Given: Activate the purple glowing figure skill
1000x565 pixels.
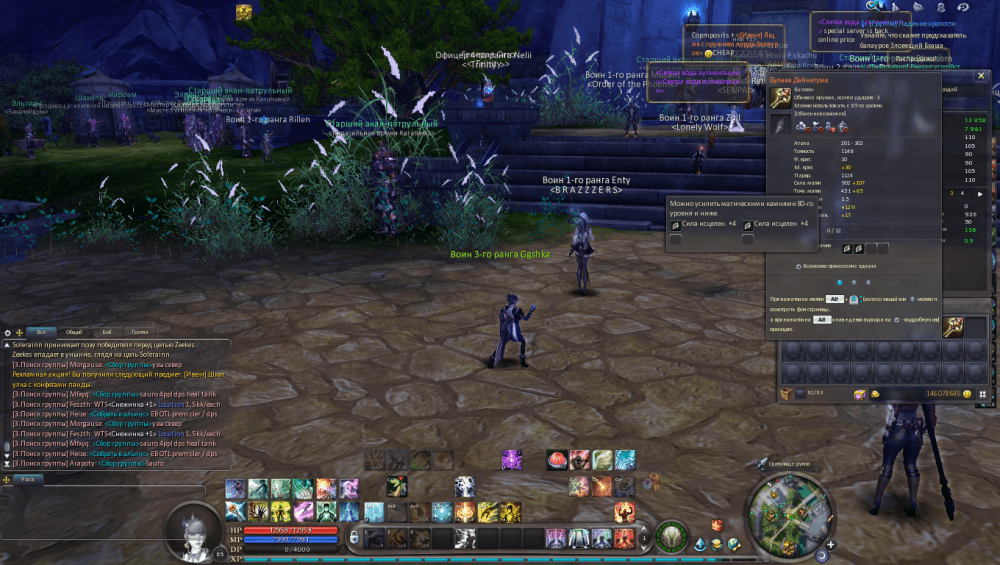Looking at the screenshot, I should click(511, 460).
